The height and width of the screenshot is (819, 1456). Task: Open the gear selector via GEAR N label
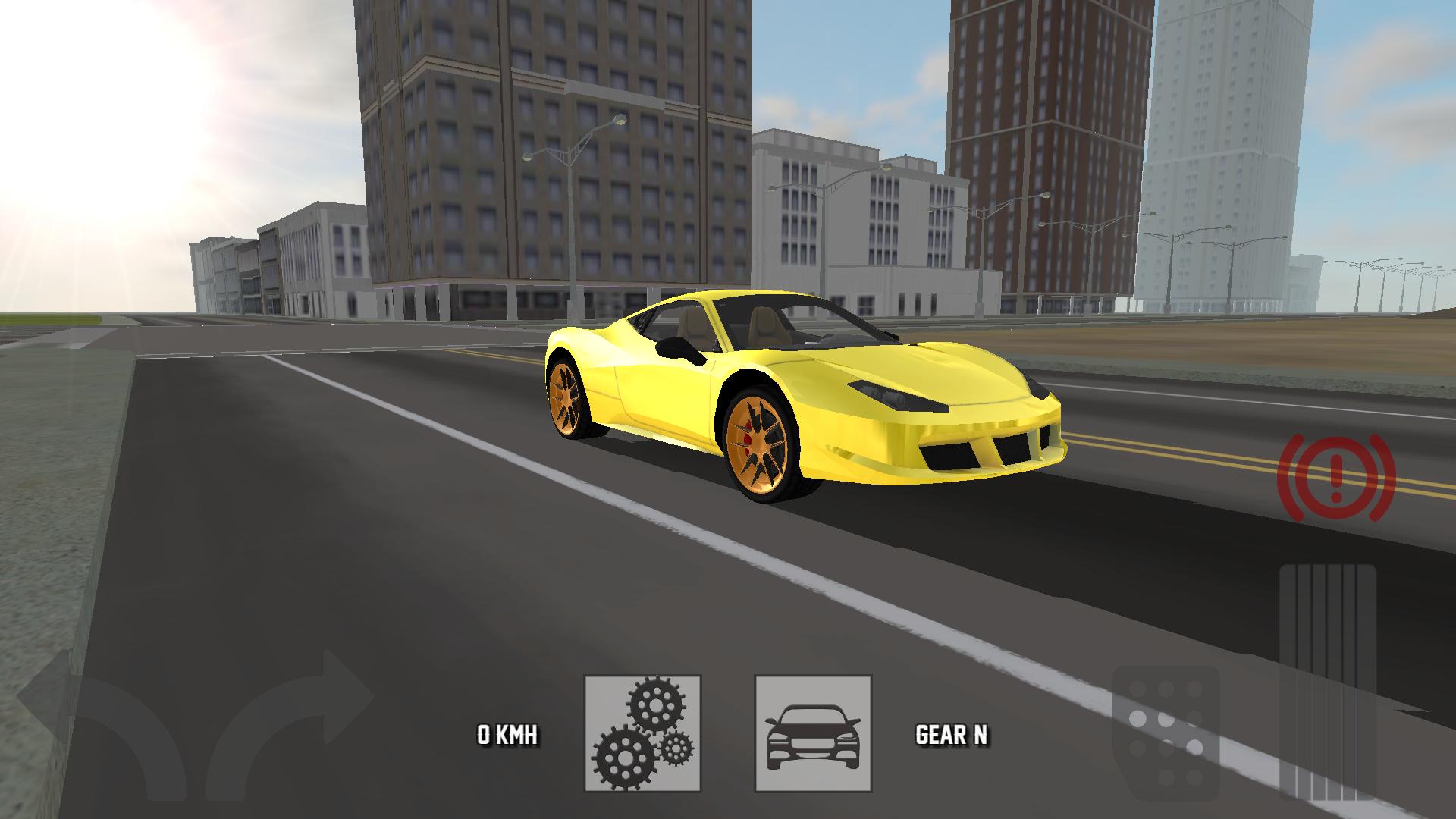tap(952, 734)
